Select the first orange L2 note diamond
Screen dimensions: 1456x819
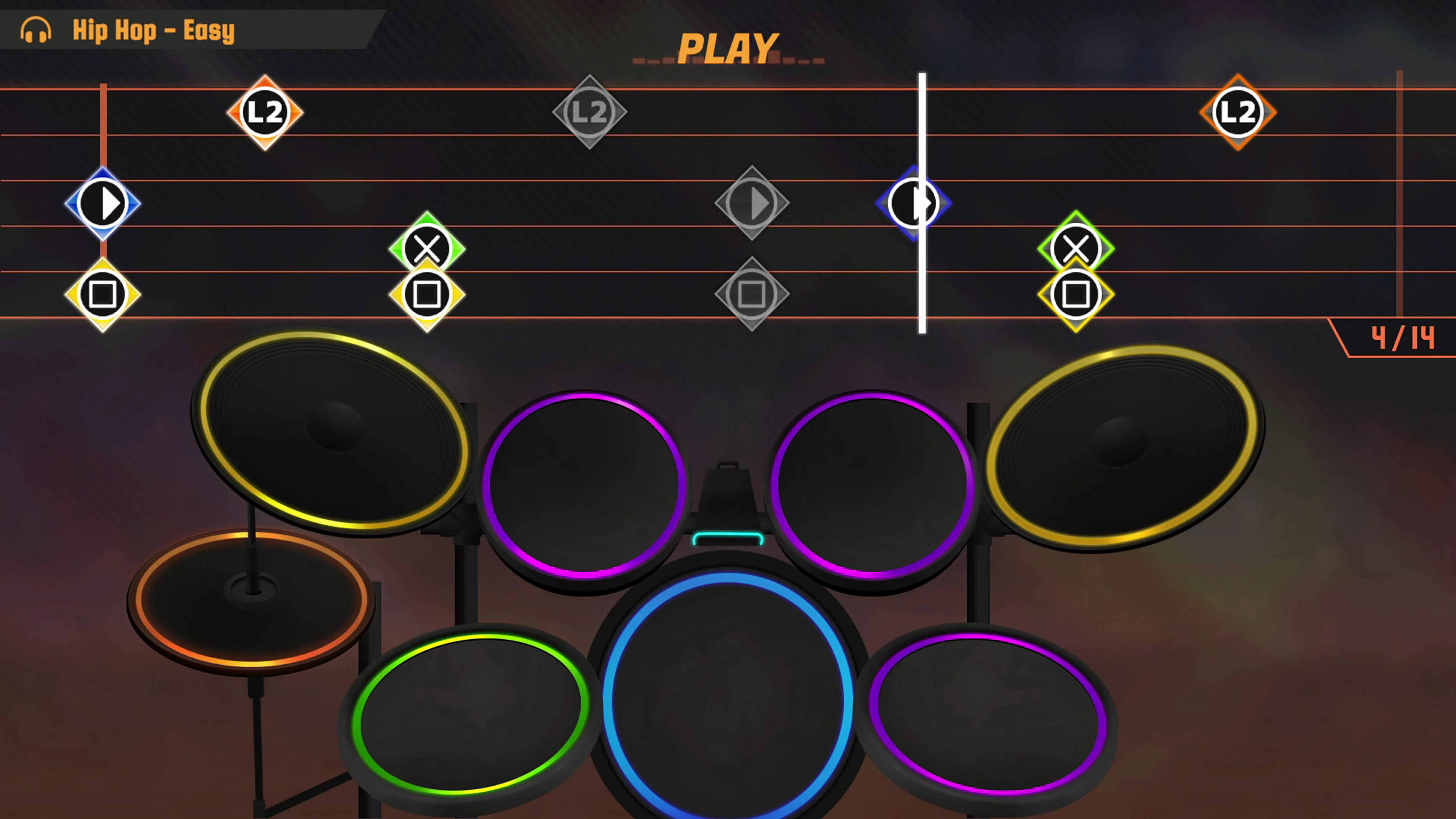click(x=266, y=112)
